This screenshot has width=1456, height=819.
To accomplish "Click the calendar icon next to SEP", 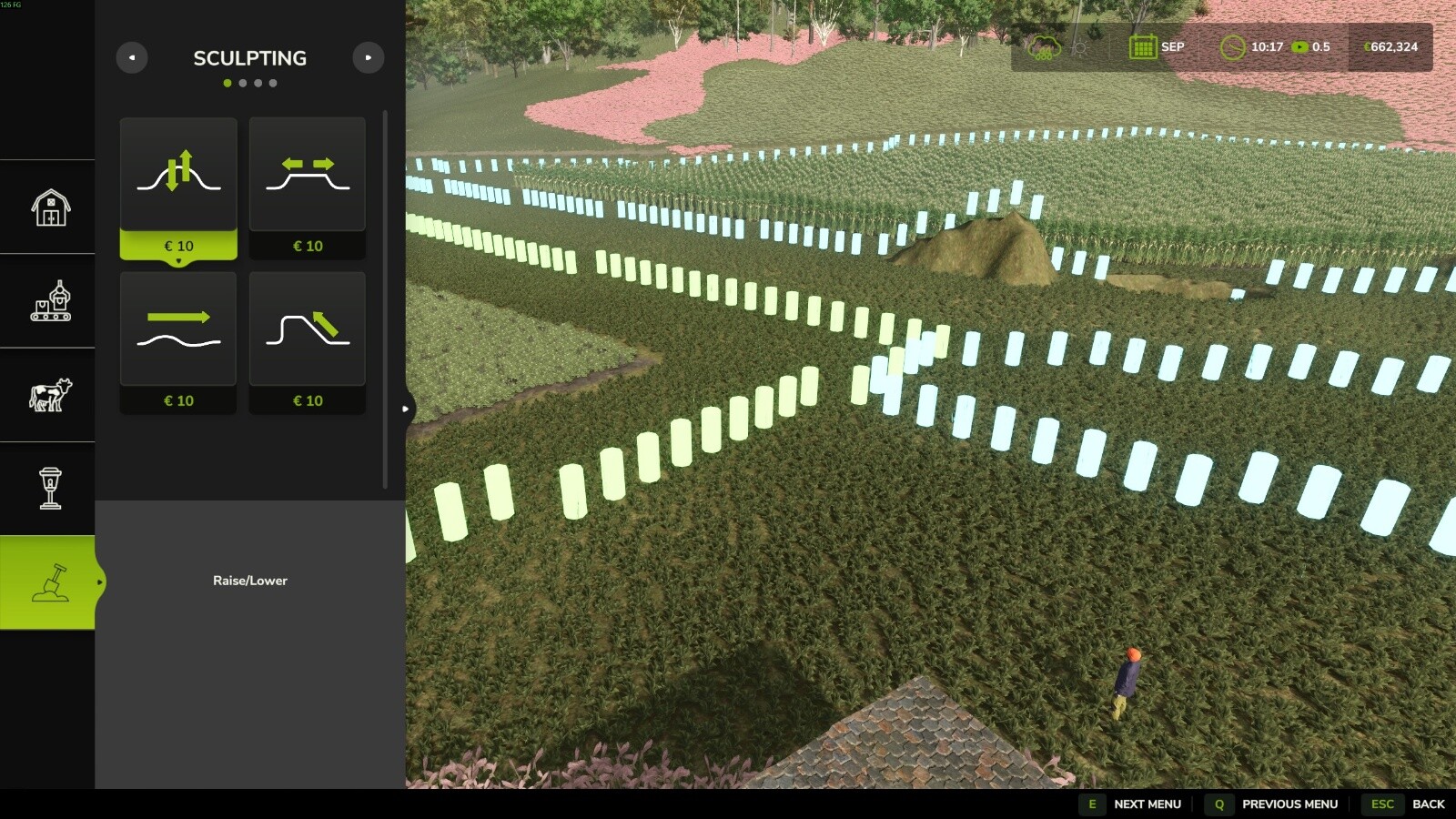I will pos(1145,47).
